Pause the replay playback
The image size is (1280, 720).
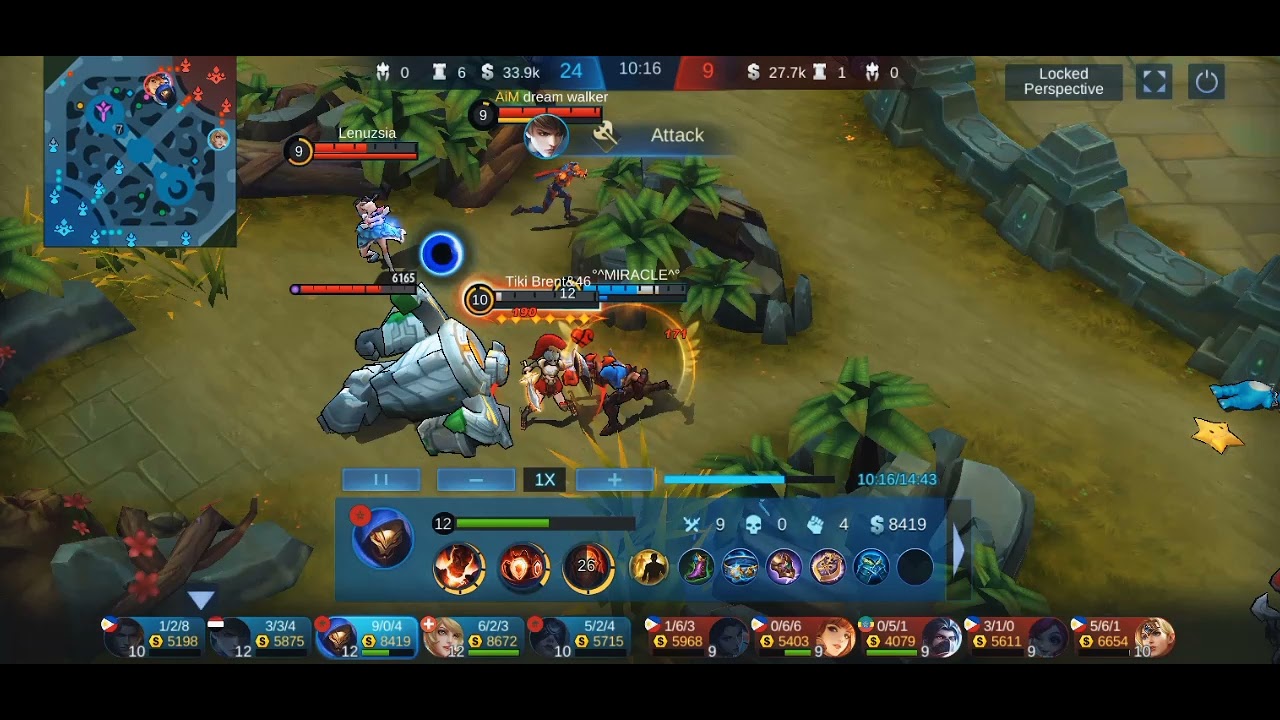pyautogui.click(x=381, y=480)
